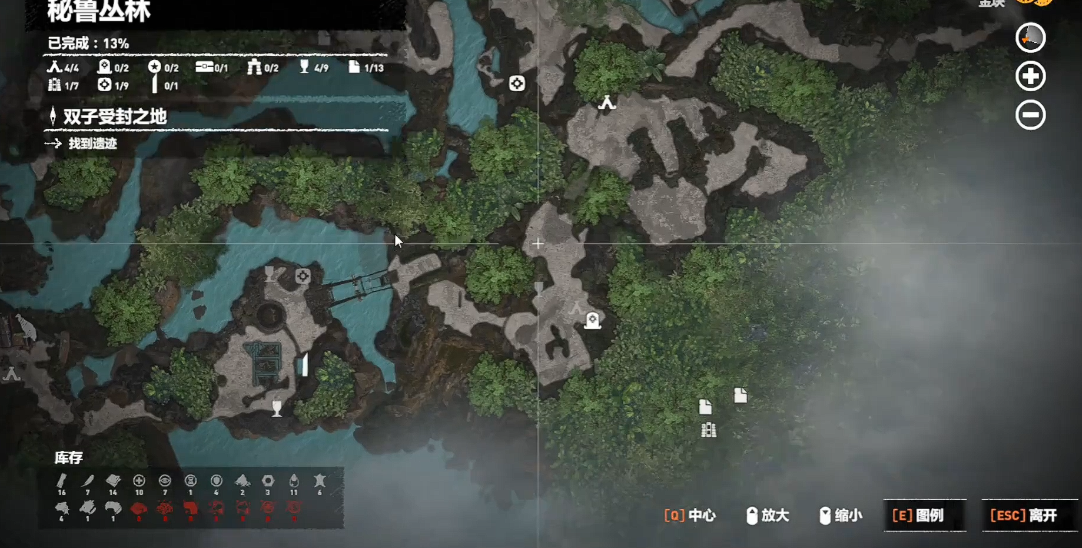This screenshot has height=548, width=1082.
Task: Click the minus zoom-out map button
Action: tap(1030, 115)
